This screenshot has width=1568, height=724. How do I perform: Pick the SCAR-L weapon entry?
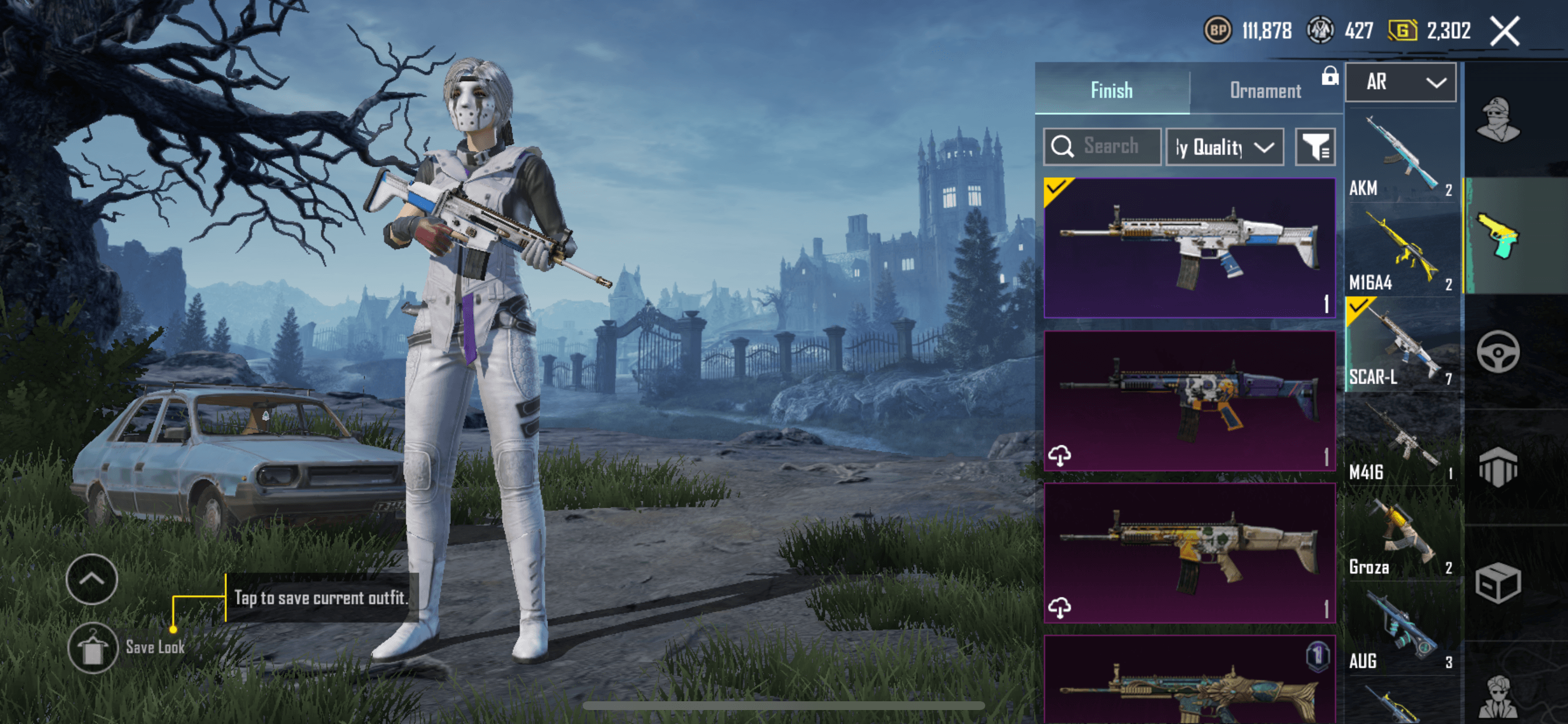pos(1400,345)
